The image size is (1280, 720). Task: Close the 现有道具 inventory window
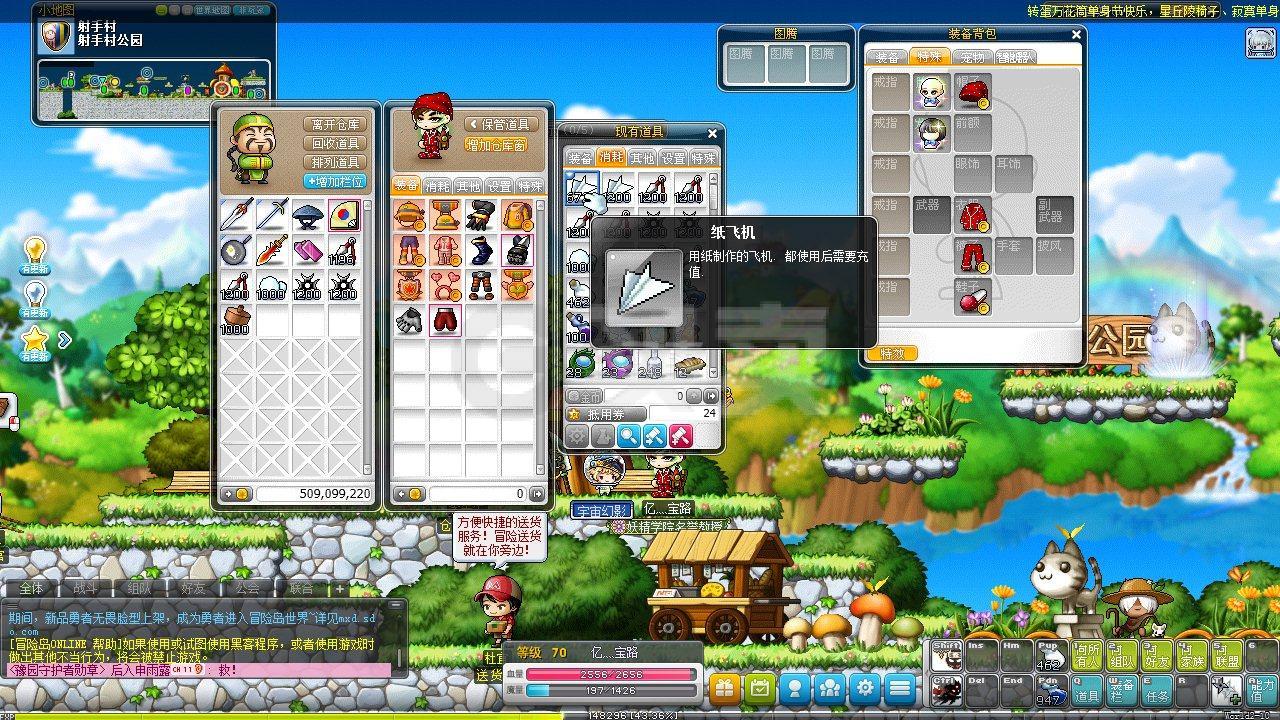tap(712, 133)
